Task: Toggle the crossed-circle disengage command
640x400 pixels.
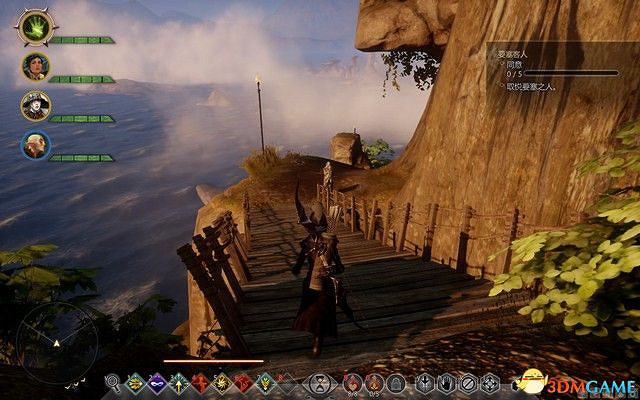Action: pyautogui.click(x=469, y=381)
